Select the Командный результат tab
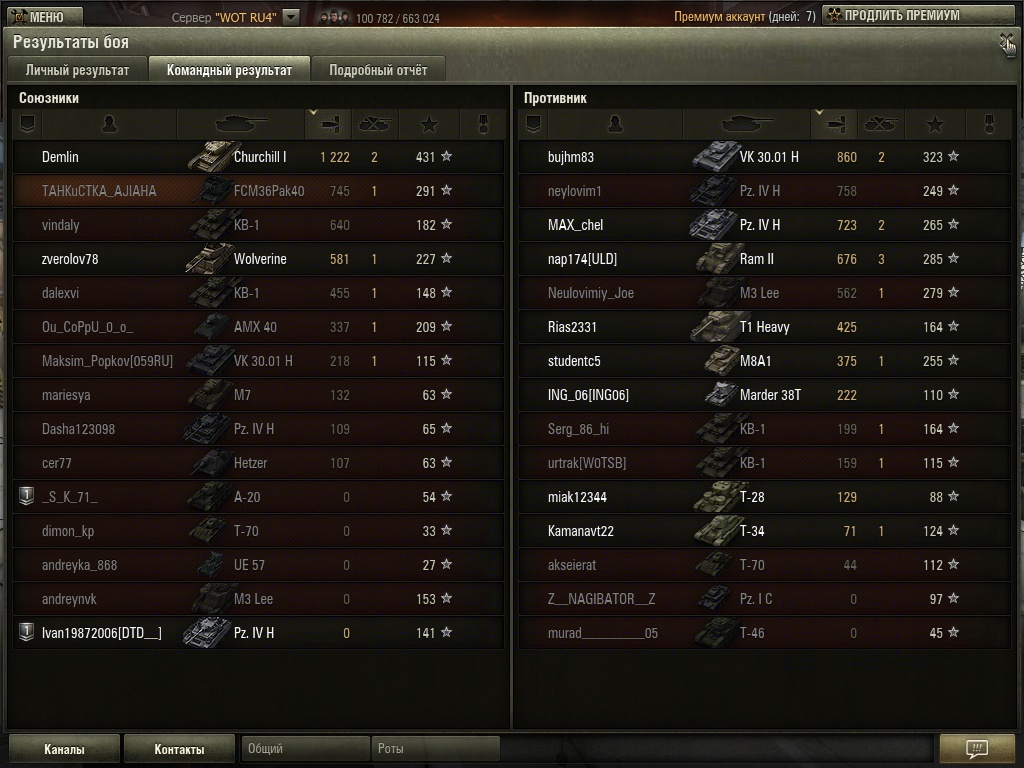 229,70
